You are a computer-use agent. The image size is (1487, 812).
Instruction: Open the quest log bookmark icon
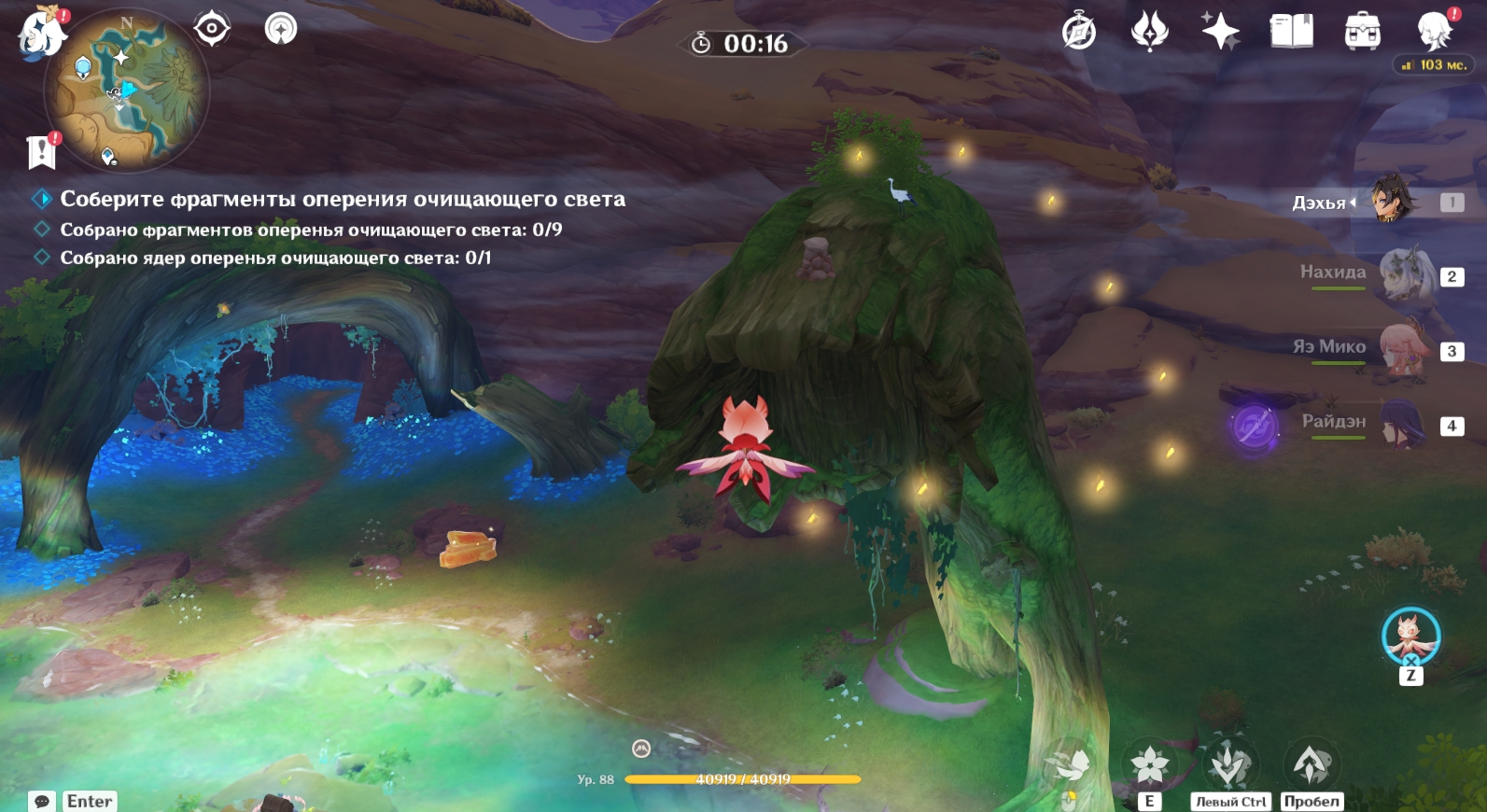pyautogui.click(x=42, y=151)
